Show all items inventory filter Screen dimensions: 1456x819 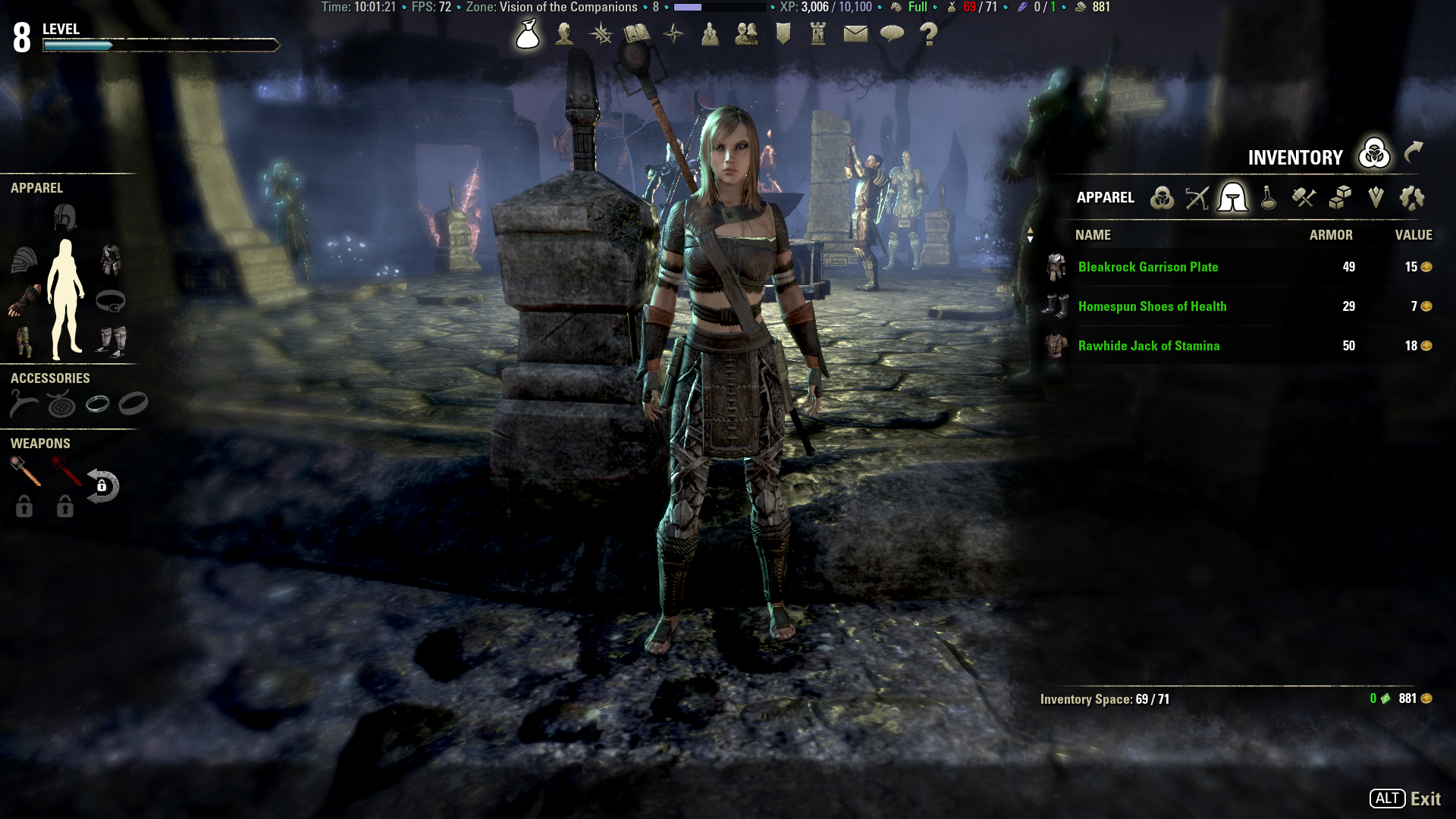pos(1162,198)
